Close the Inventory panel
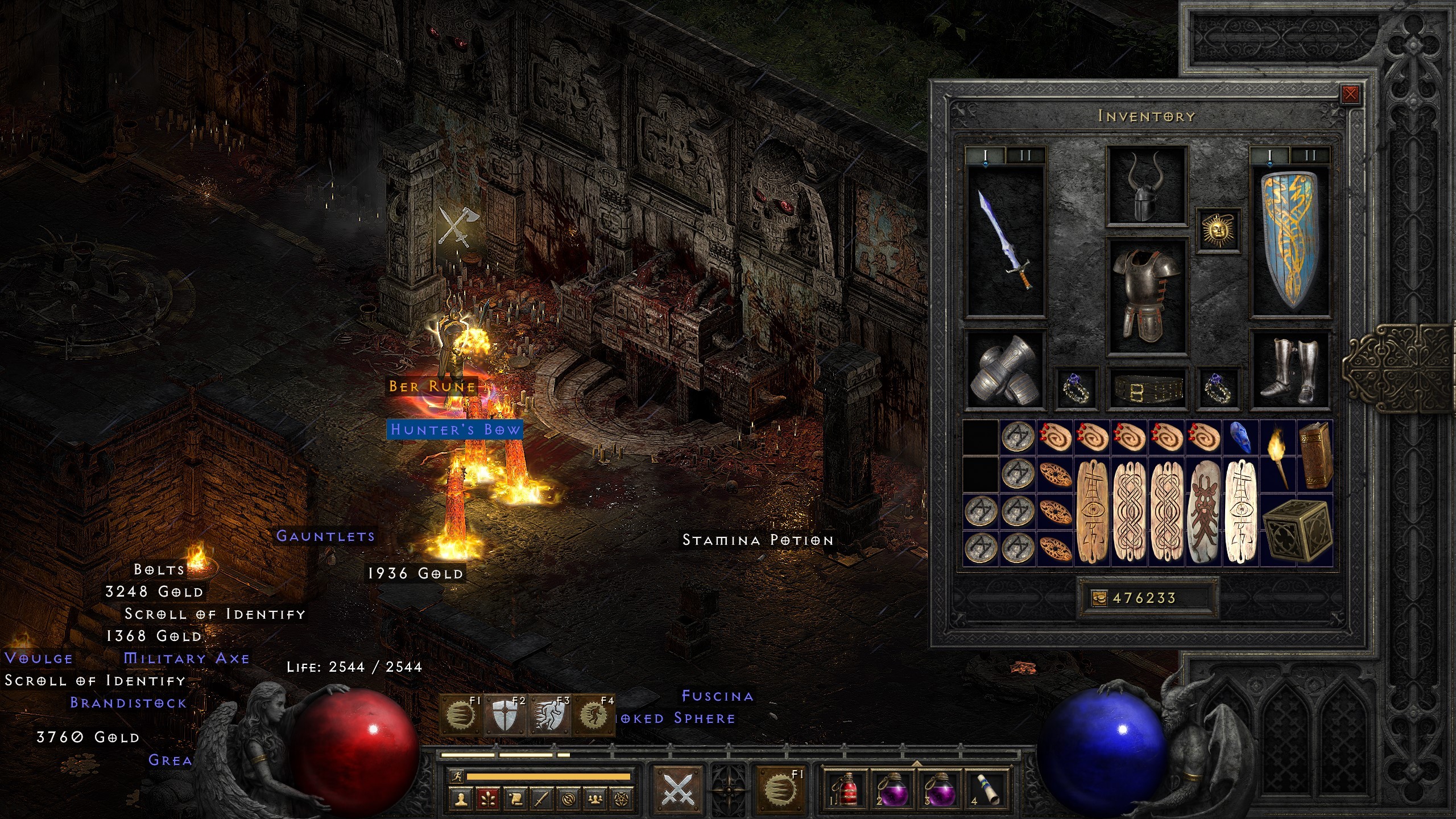The width and height of the screenshot is (1456, 819). point(1350,94)
